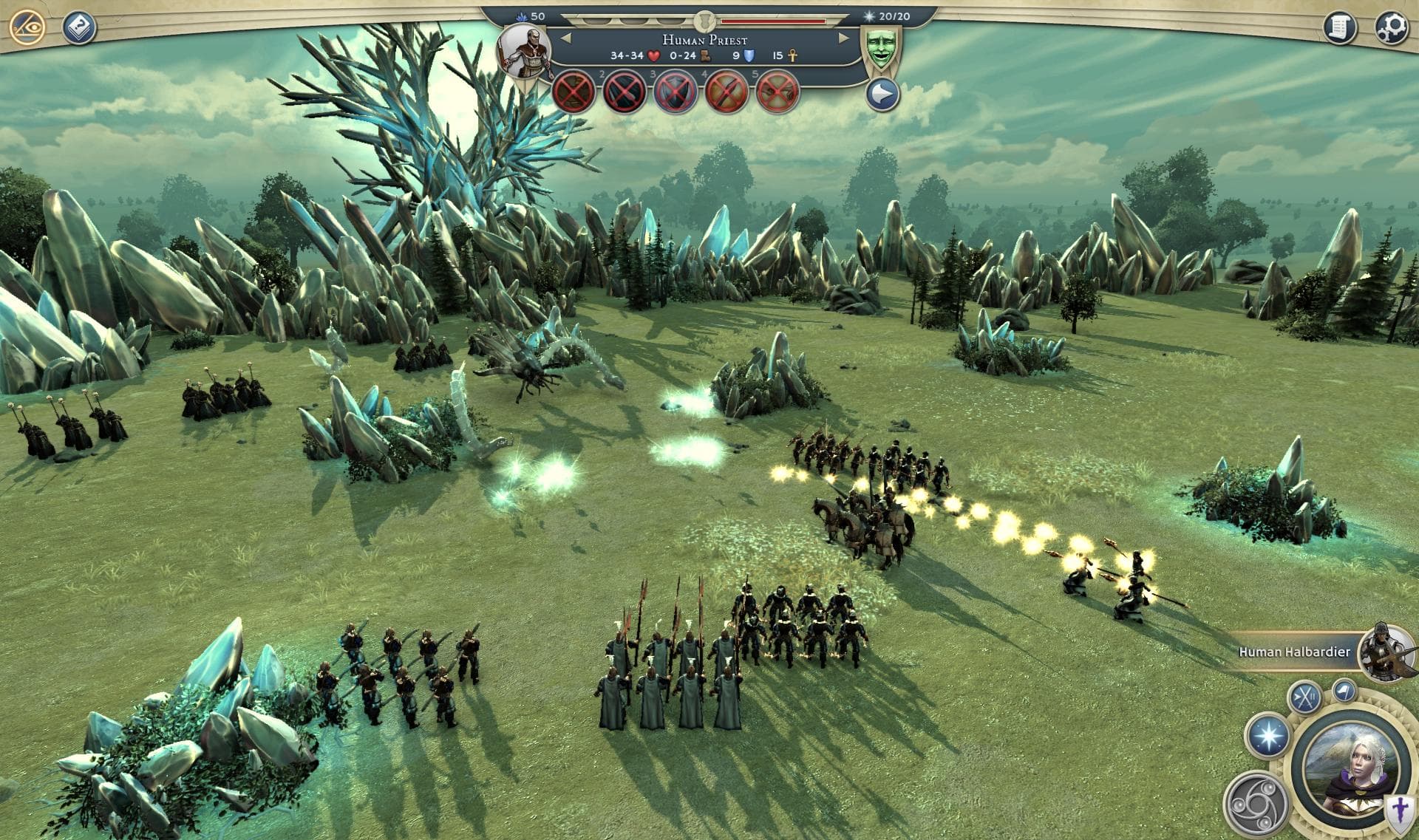Screen dimensions: 1419x840
Task: Open the scroll log icon
Action: 1339,27
